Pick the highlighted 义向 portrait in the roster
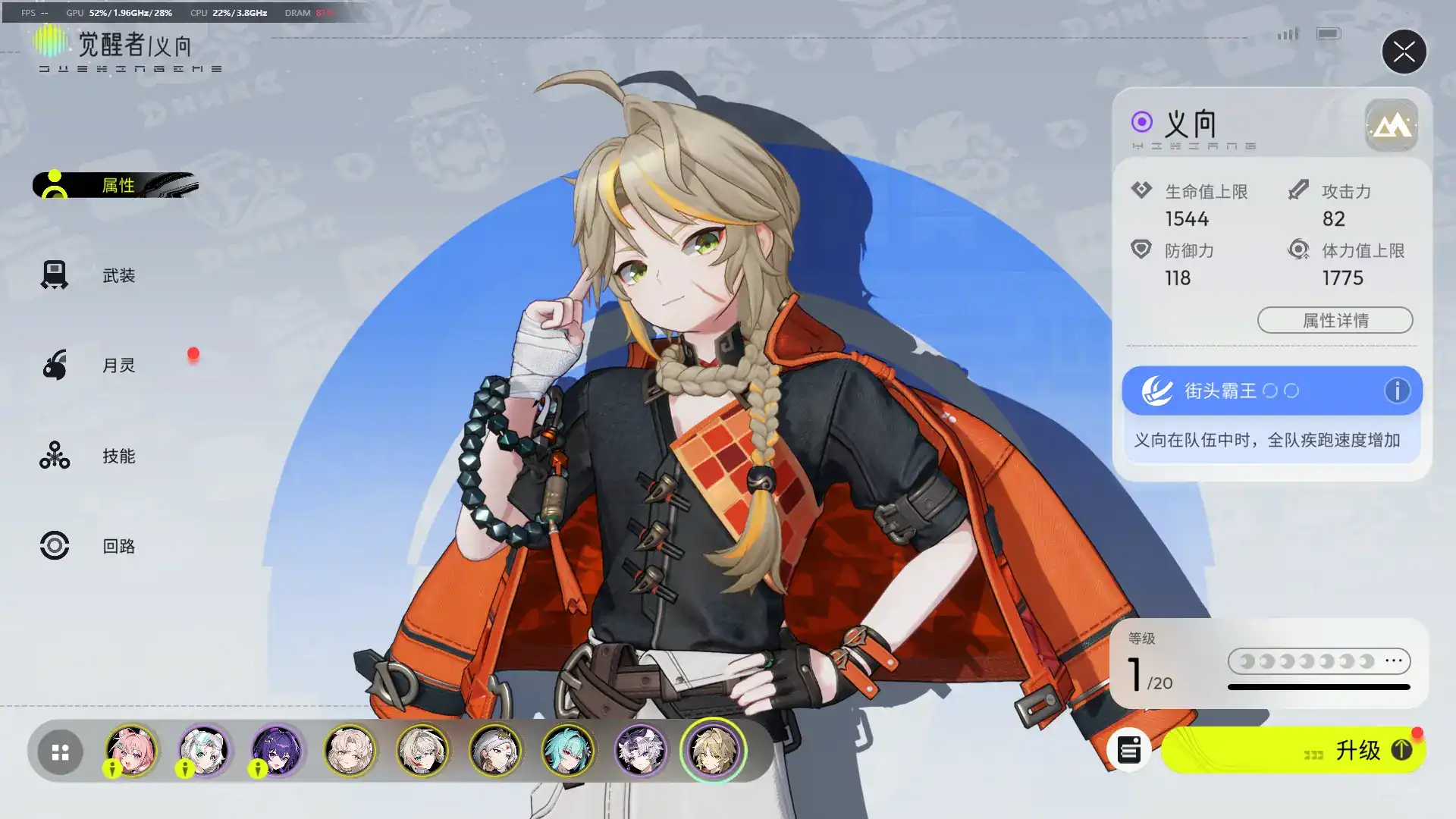Viewport: 1456px width, 819px height. (713, 751)
